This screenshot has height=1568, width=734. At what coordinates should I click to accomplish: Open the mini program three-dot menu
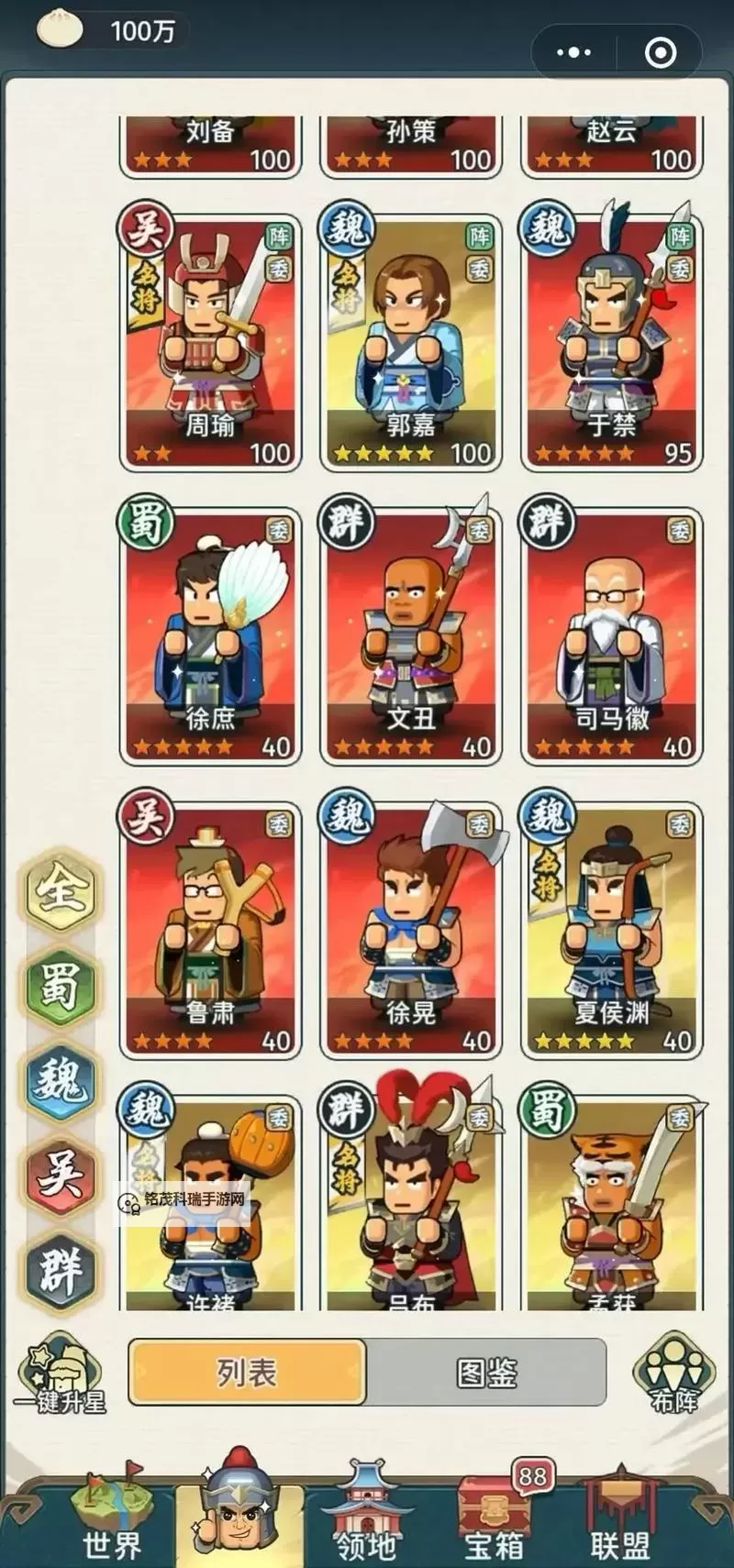tap(574, 52)
